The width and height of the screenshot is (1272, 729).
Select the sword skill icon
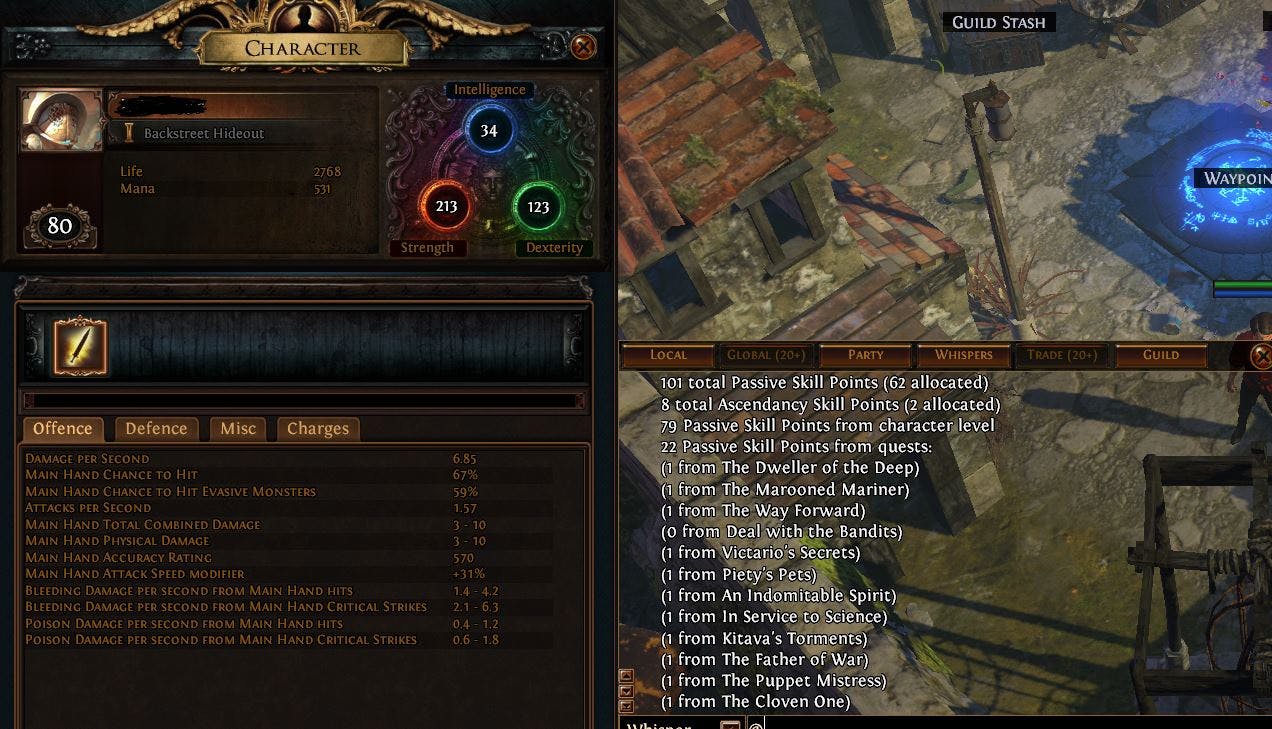[80, 346]
